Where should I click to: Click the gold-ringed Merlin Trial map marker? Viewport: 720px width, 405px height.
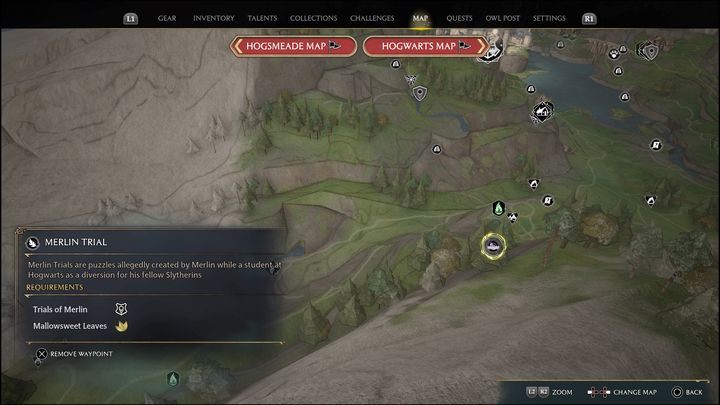tap(492, 244)
